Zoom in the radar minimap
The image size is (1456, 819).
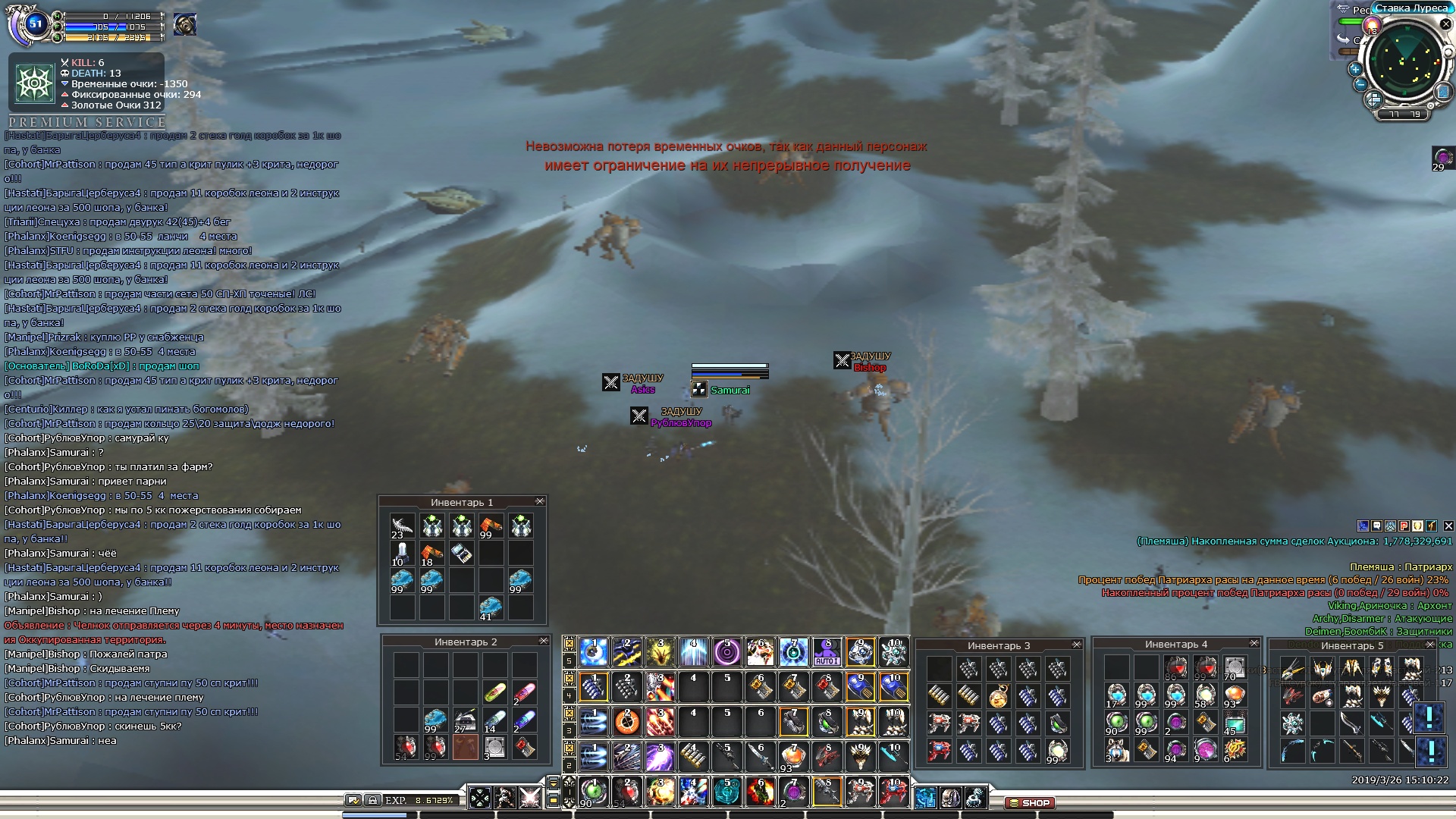(1355, 69)
